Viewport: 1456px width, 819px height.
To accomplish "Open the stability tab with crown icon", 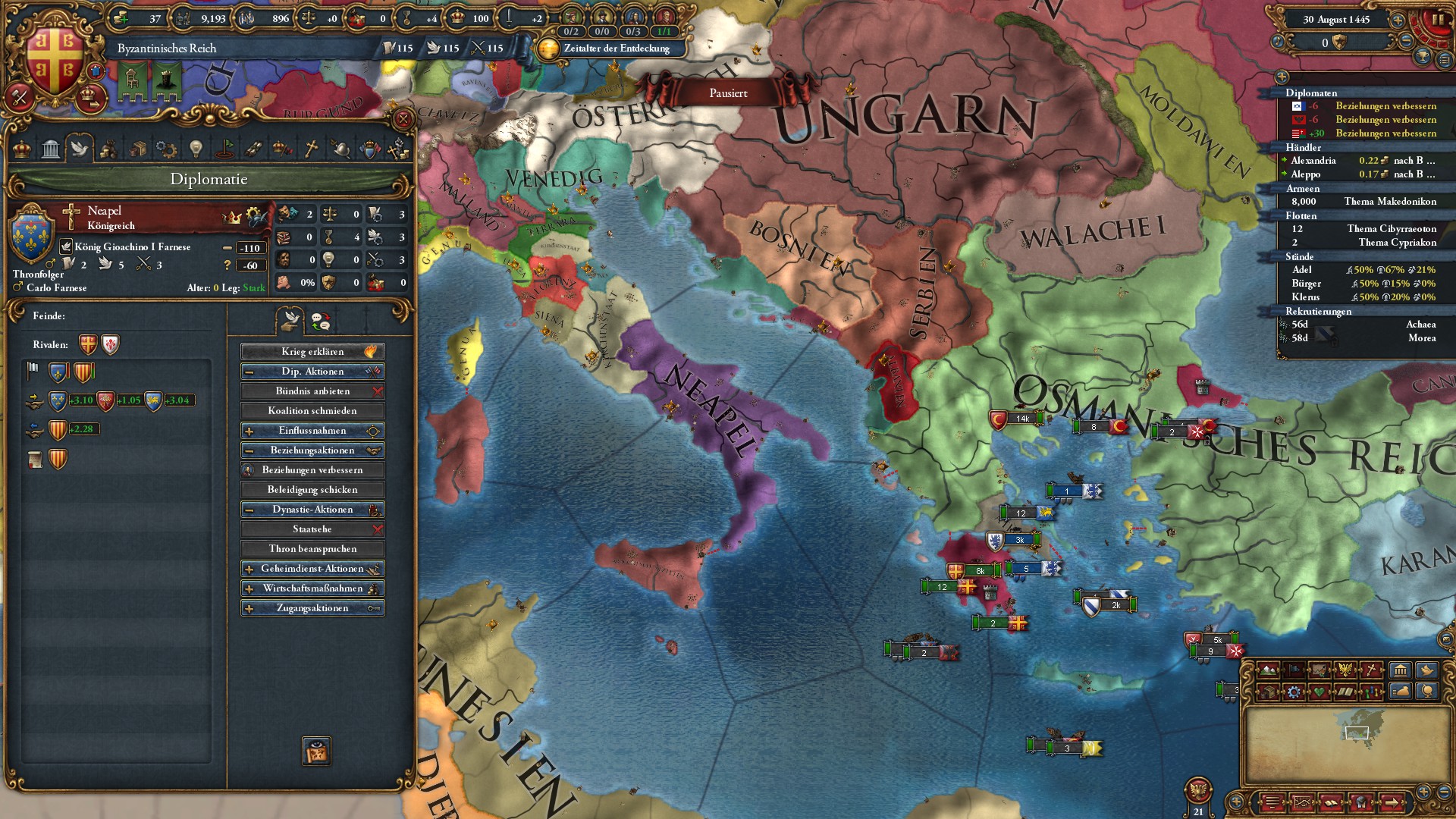I will pyautogui.click(x=21, y=148).
